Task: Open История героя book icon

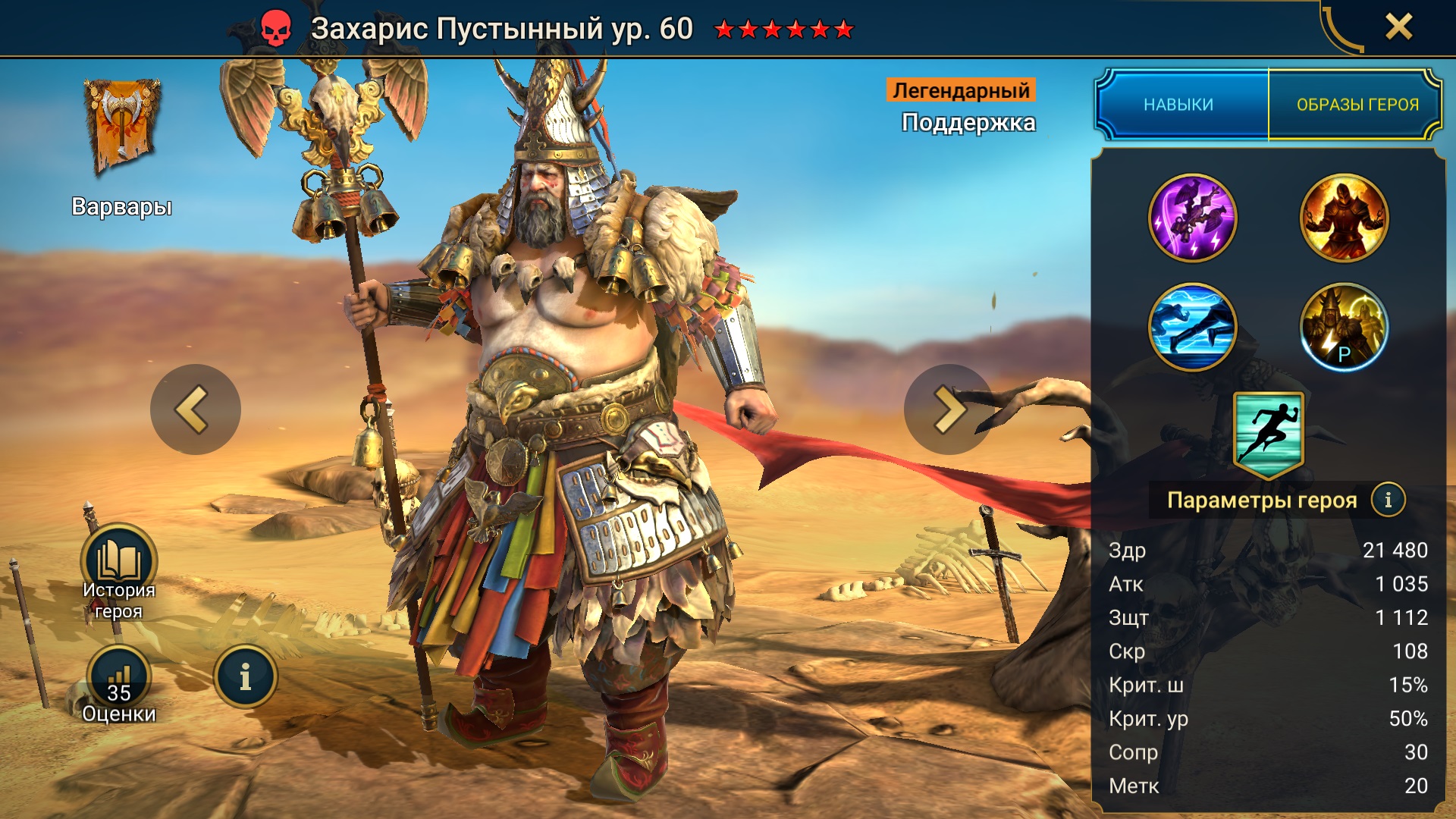Action: pyautogui.click(x=119, y=563)
